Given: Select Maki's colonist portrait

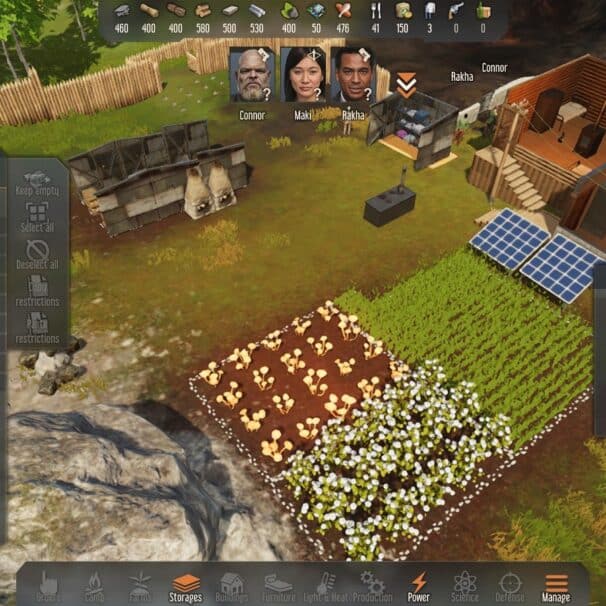Looking at the screenshot, I should [x=301, y=75].
